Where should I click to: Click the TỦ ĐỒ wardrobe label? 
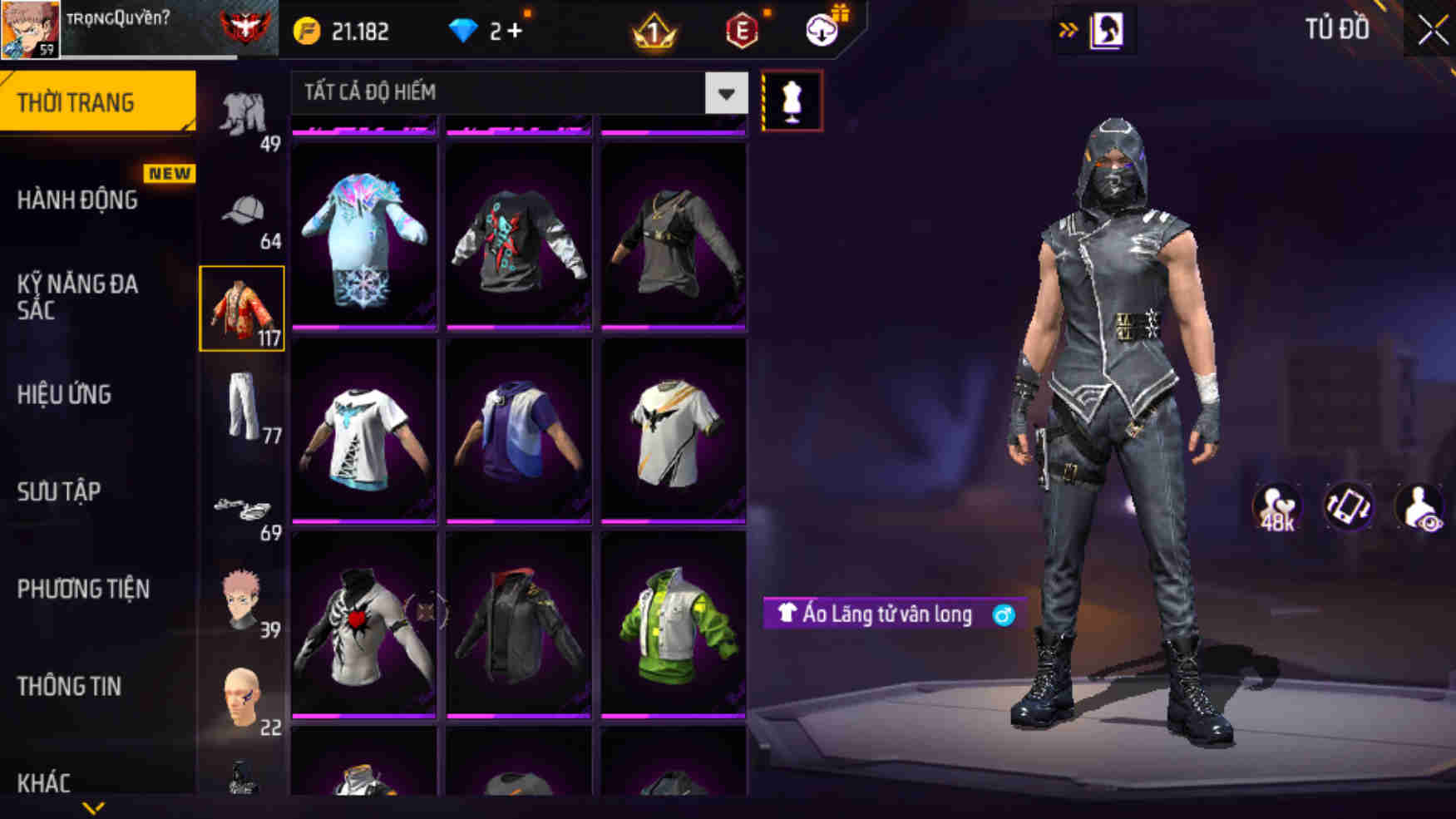pyautogui.click(x=1338, y=29)
